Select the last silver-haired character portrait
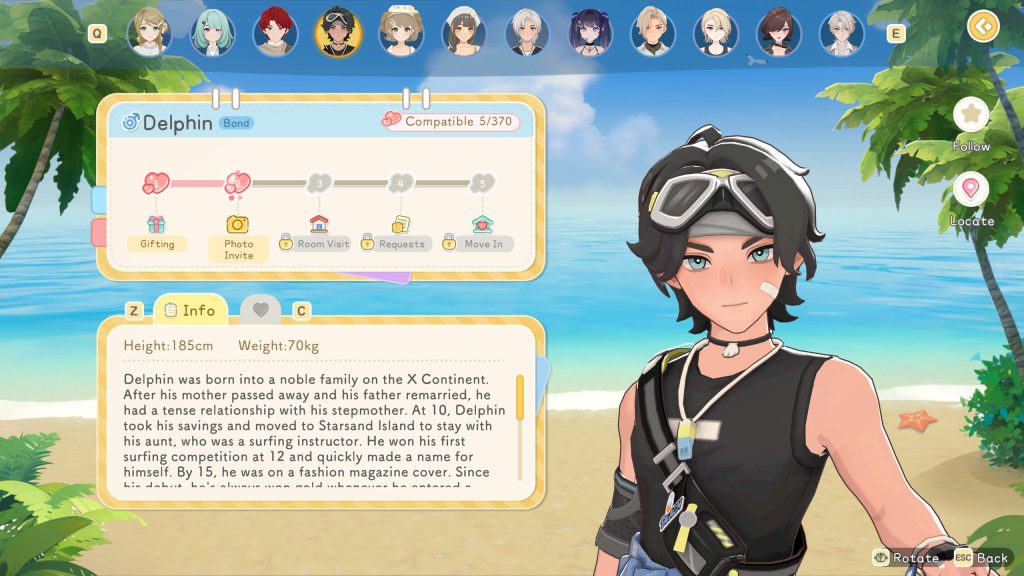 (x=841, y=32)
